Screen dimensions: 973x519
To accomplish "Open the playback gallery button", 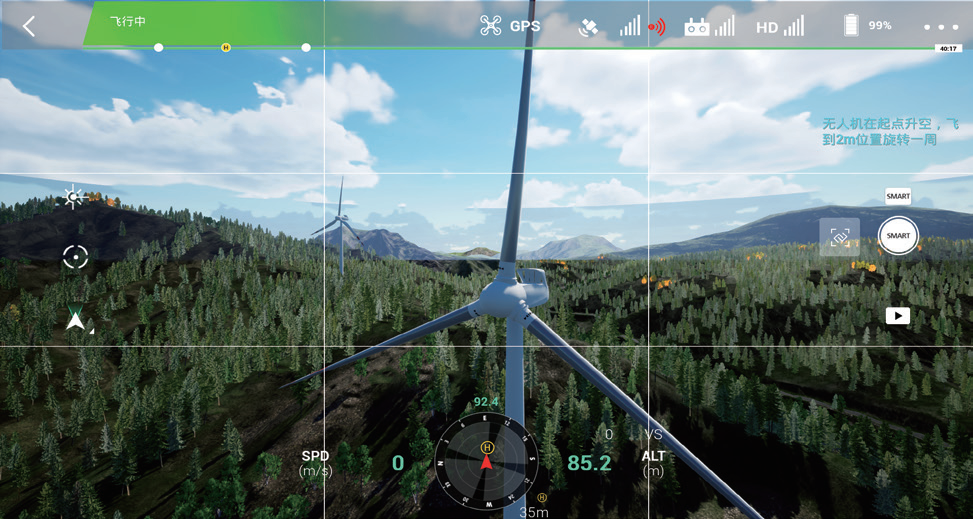I will (x=897, y=316).
